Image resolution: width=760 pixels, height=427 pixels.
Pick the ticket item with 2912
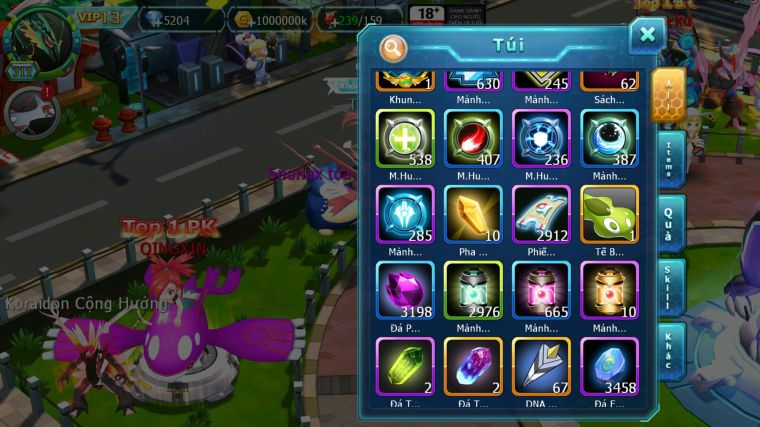(541, 214)
